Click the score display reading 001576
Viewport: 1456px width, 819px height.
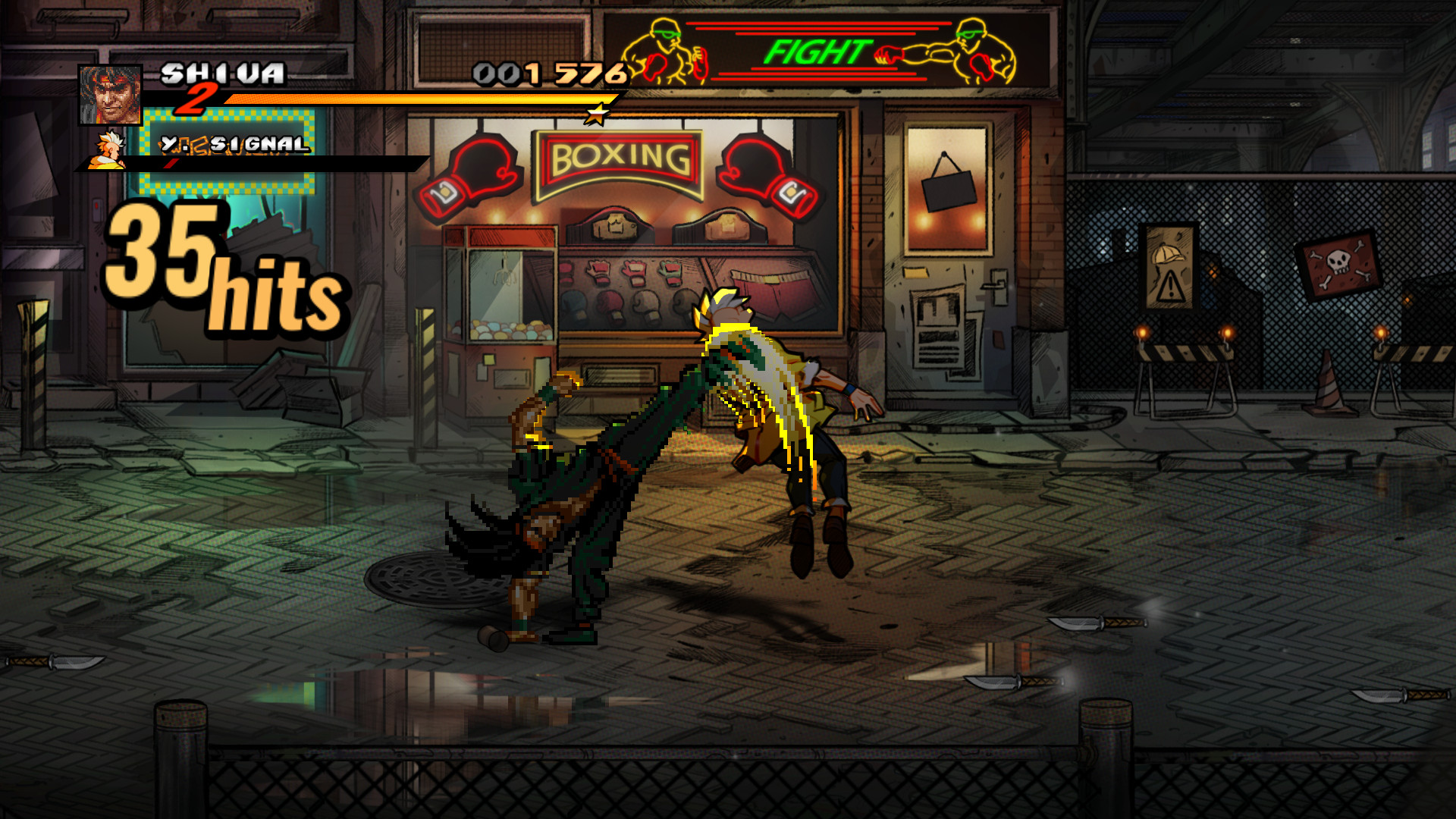548,72
